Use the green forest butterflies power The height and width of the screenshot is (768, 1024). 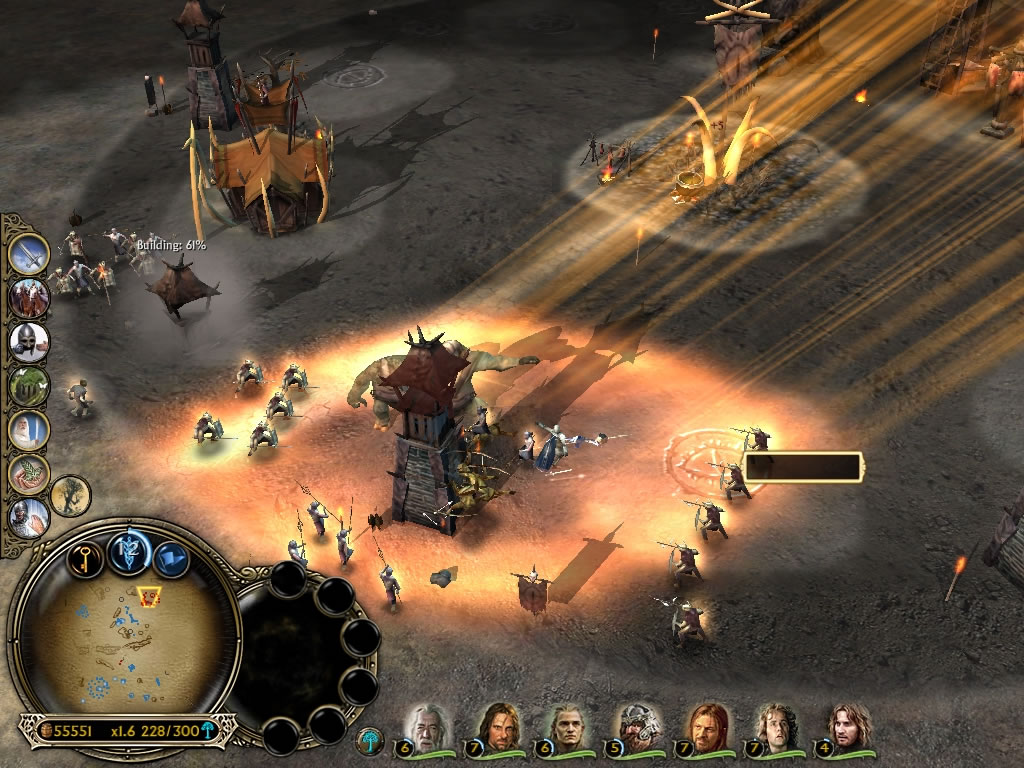pos(30,386)
